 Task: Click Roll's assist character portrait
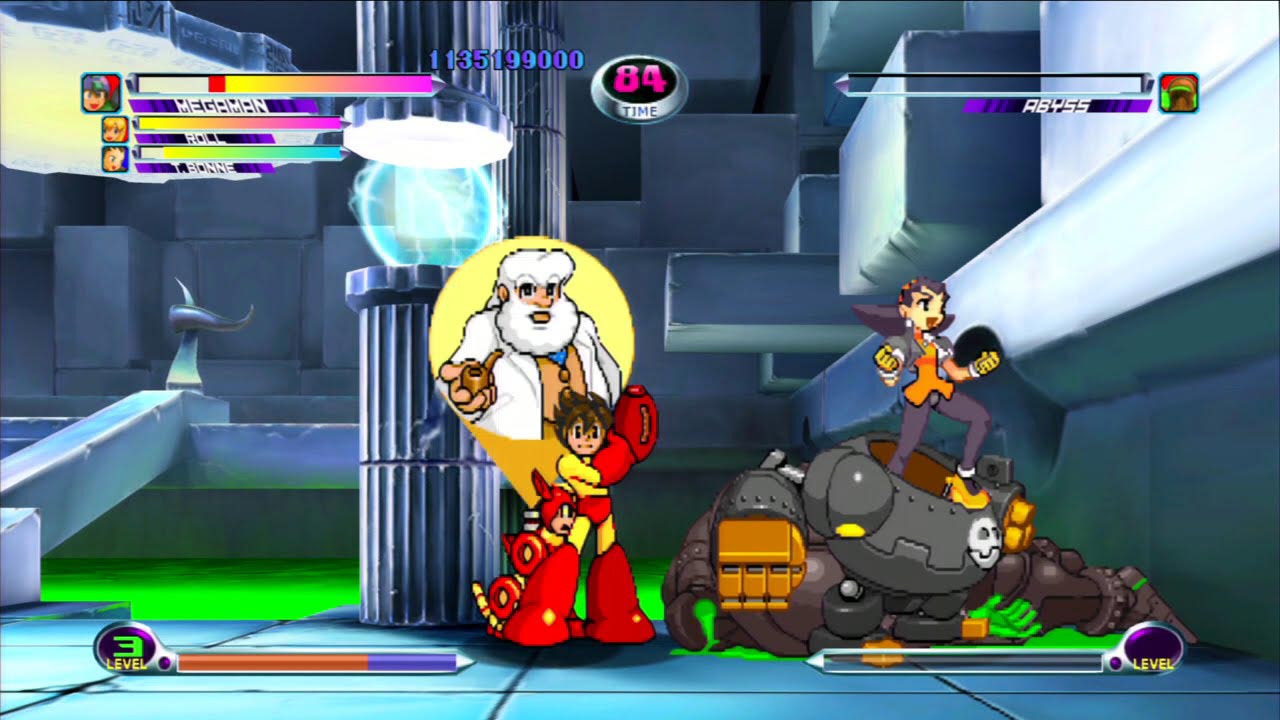click(118, 128)
